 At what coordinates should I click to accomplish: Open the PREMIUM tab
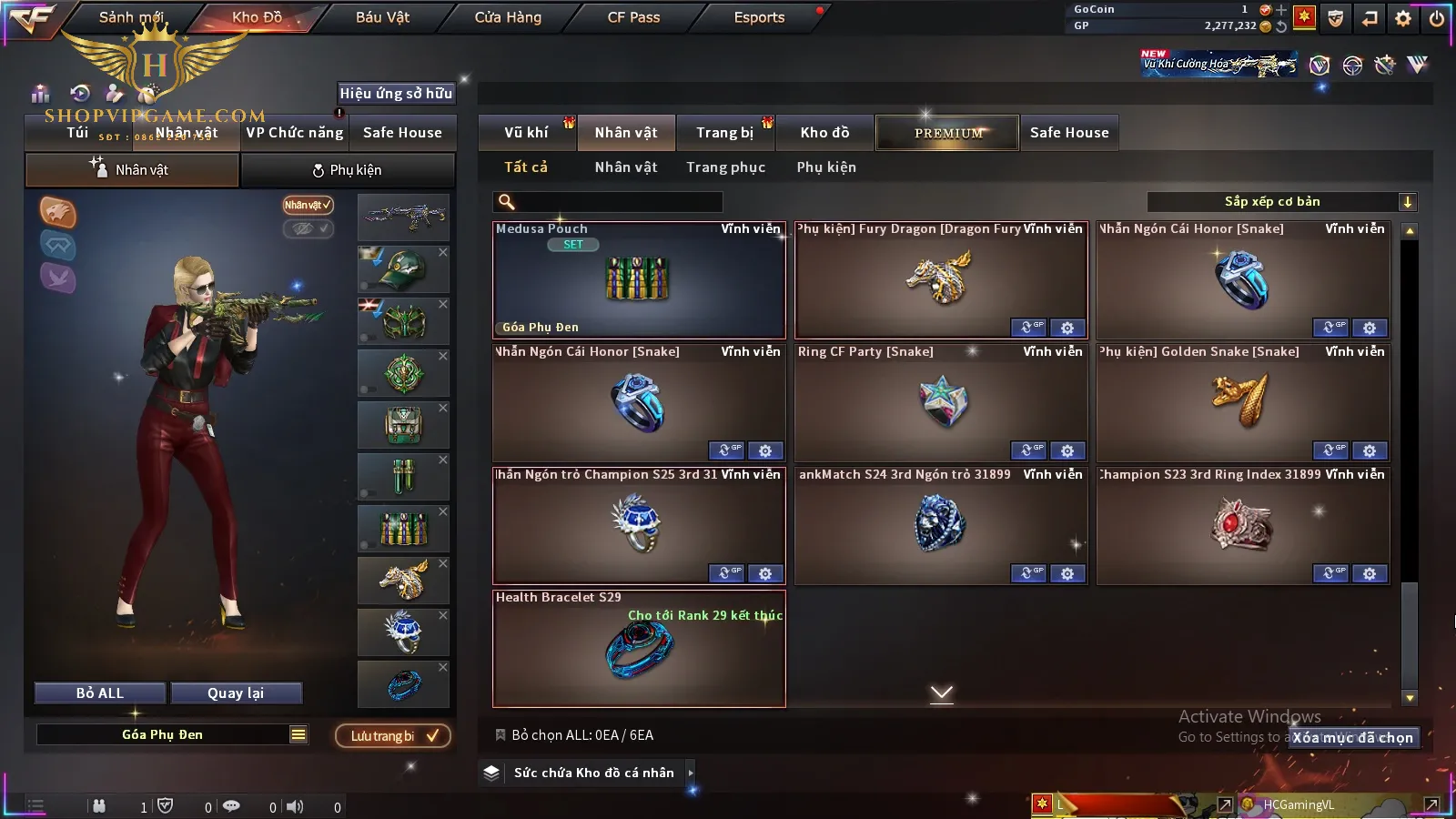948,133
